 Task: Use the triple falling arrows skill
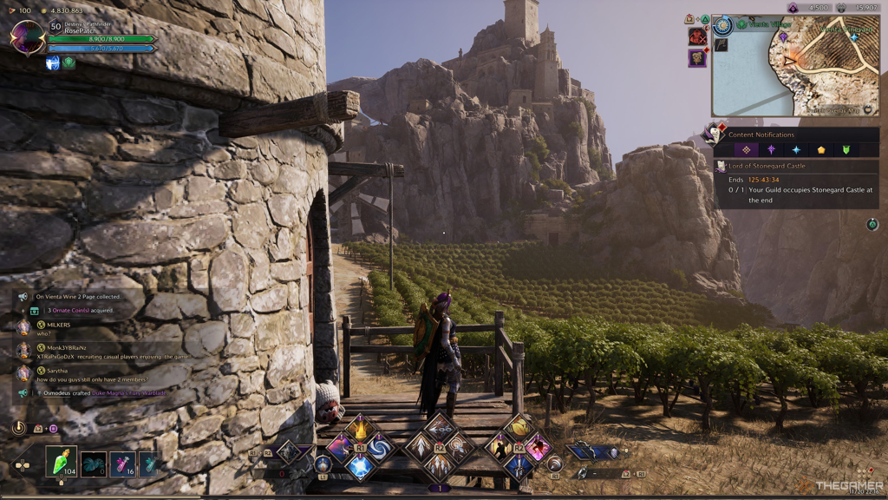tap(440, 465)
